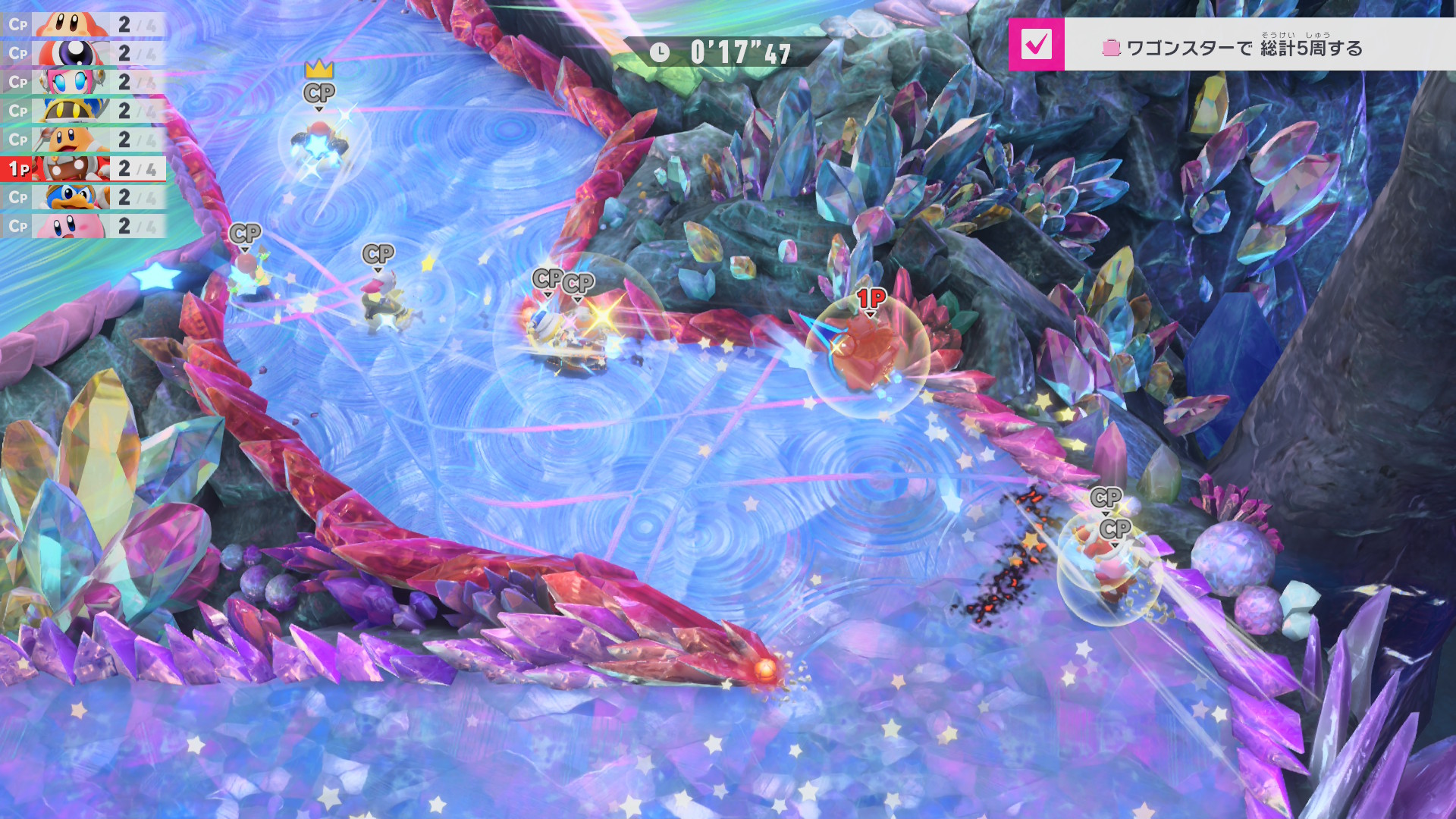Click Kirby's row in the standings

83,226
